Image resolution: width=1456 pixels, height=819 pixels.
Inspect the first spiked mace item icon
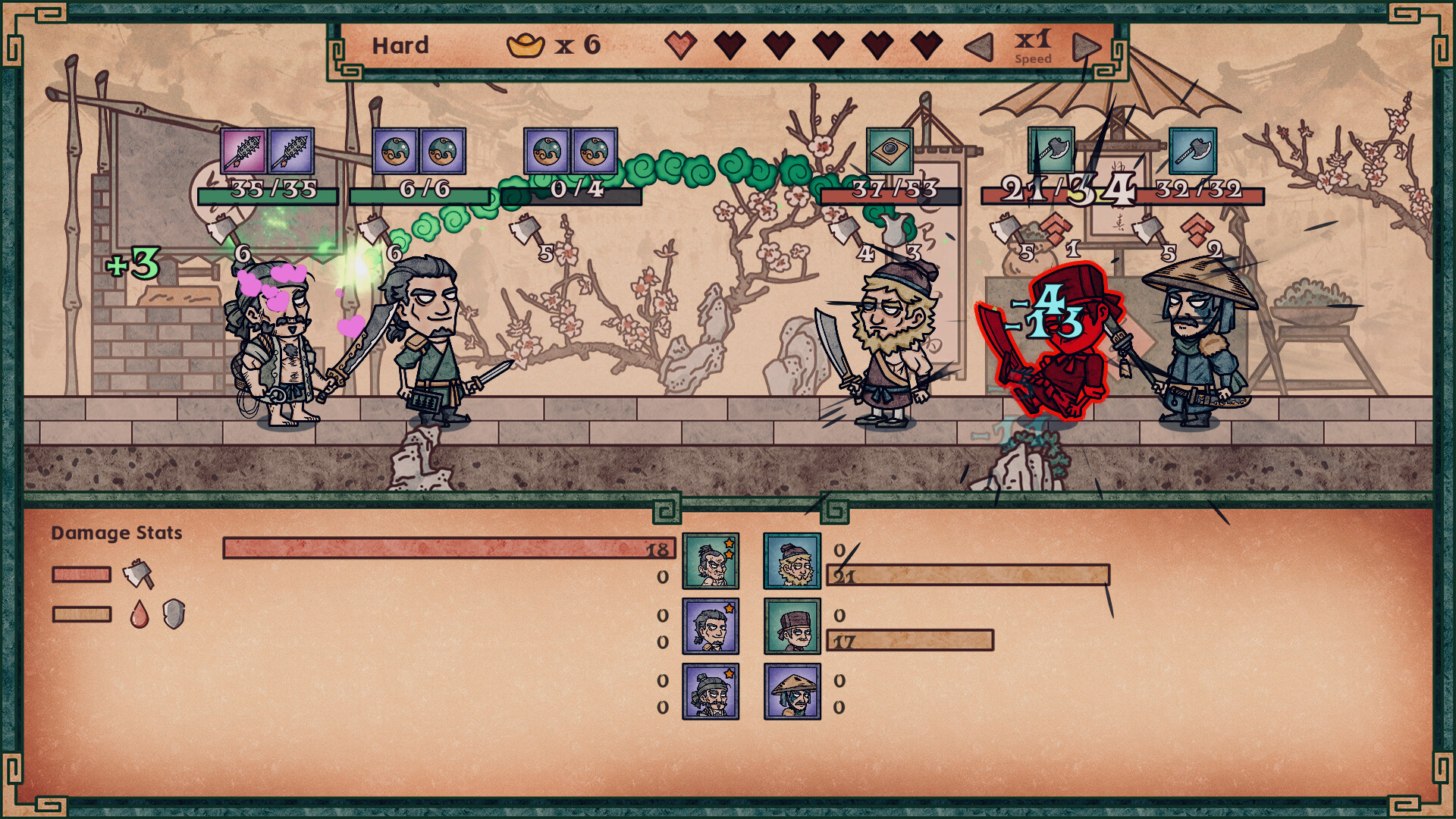243,151
